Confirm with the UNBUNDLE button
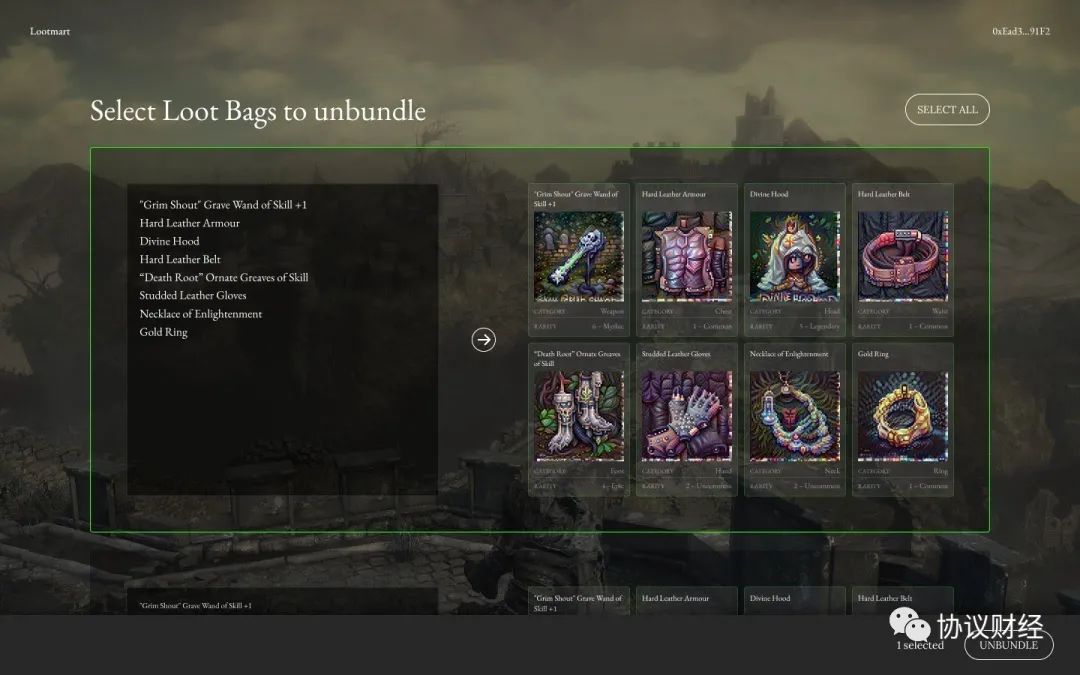 (1008, 645)
